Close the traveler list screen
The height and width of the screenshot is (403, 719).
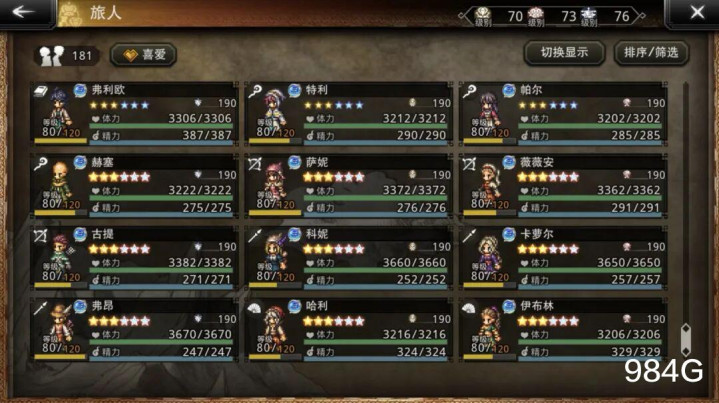(697, 14)
